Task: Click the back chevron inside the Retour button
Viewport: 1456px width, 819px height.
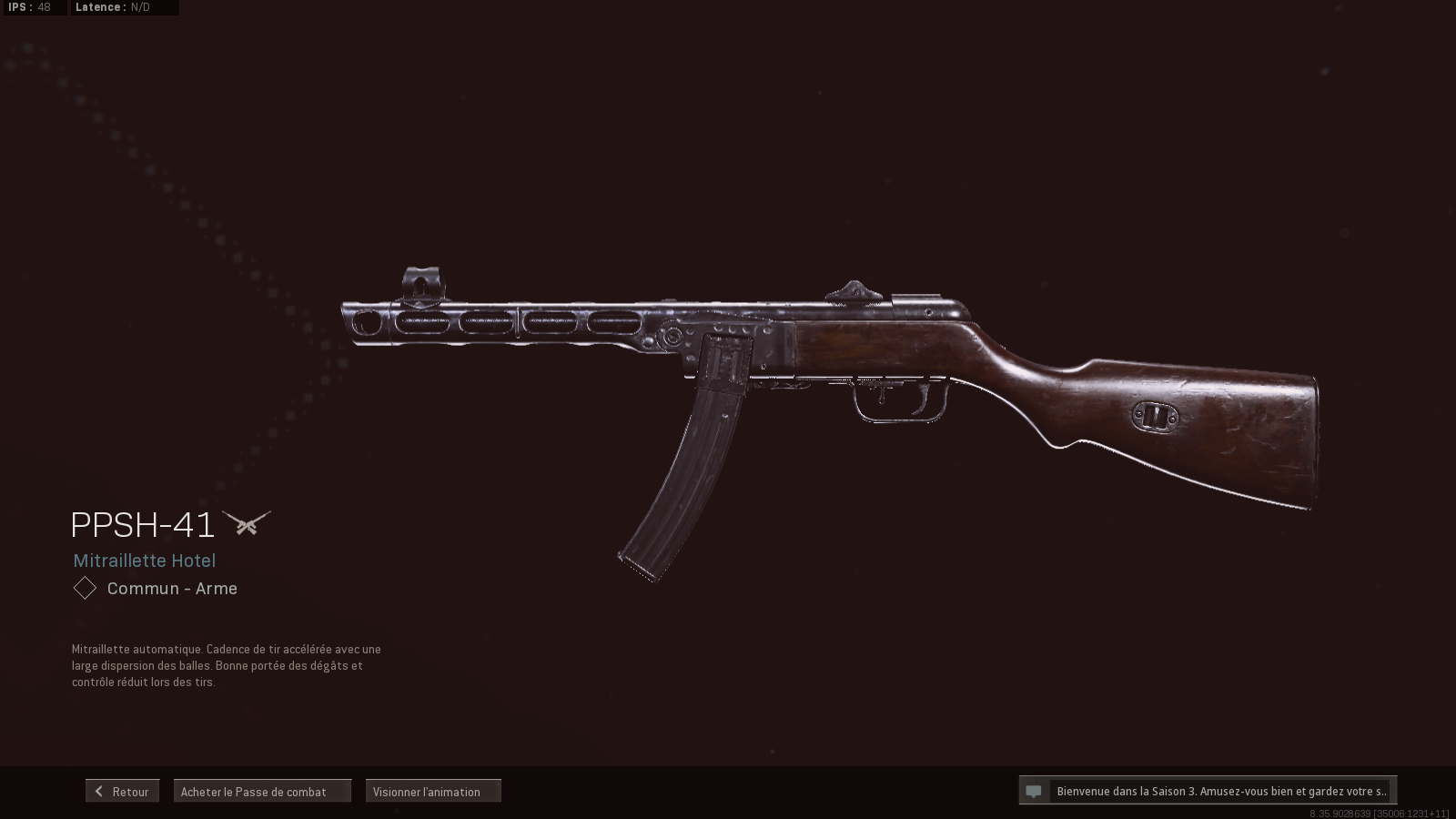Action: tap(98, 791)
